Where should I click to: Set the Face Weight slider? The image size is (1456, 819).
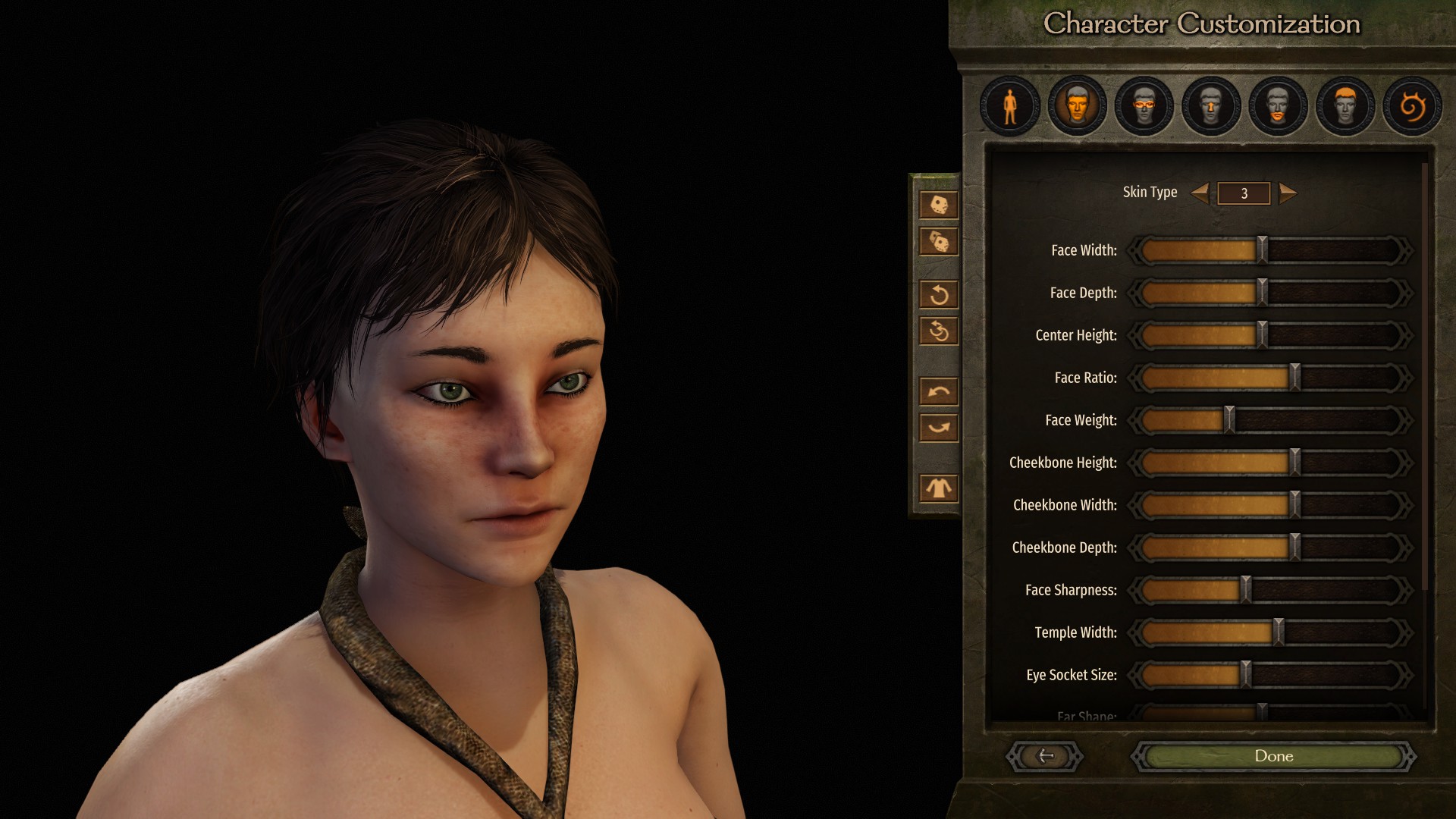1229,420
